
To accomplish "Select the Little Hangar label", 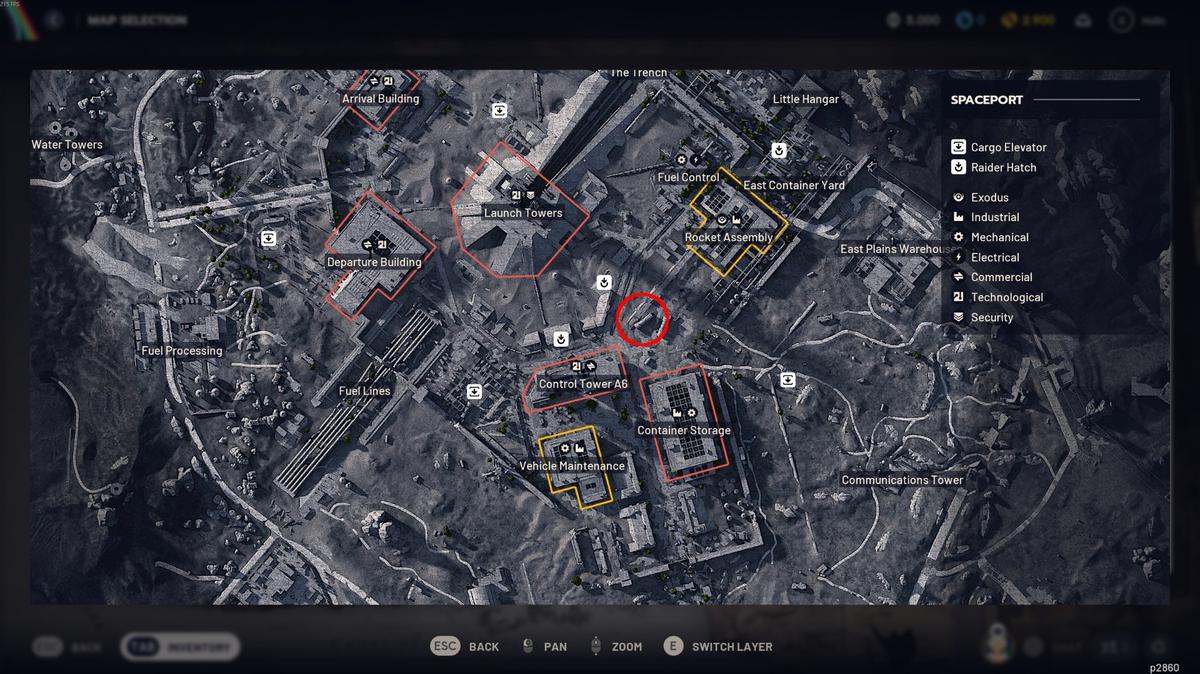I will 806,99.
